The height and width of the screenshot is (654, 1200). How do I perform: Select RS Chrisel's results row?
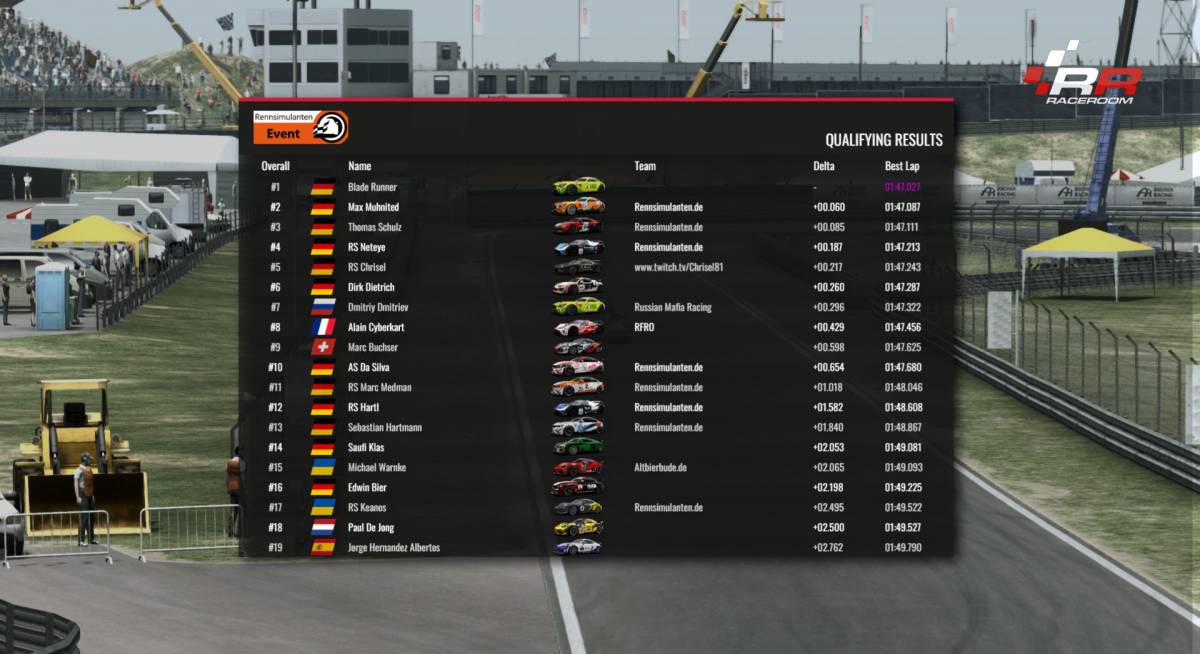366,267
